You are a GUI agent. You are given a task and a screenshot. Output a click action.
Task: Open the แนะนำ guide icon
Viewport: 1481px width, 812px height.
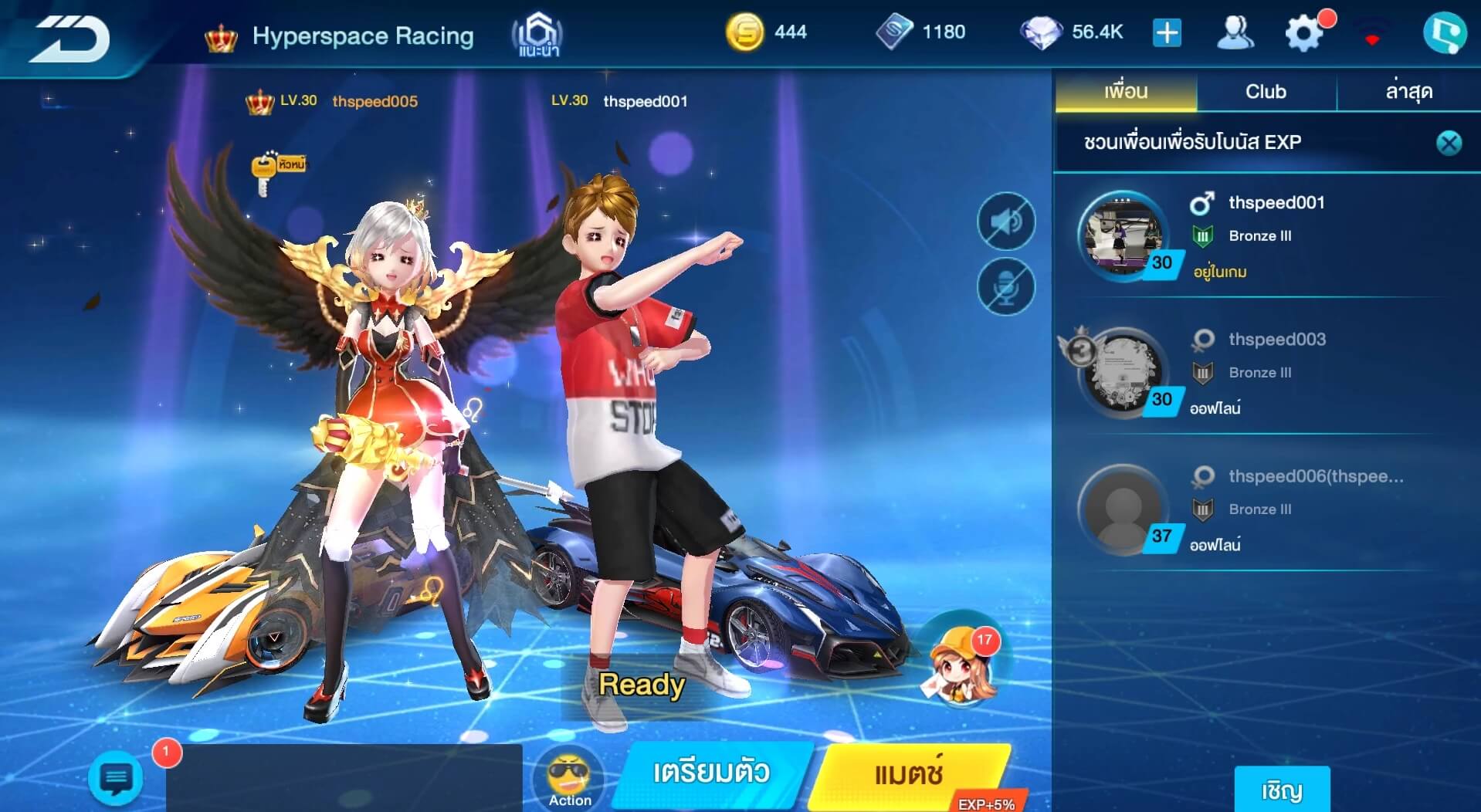pyautogui.click(x=537, y=36)
